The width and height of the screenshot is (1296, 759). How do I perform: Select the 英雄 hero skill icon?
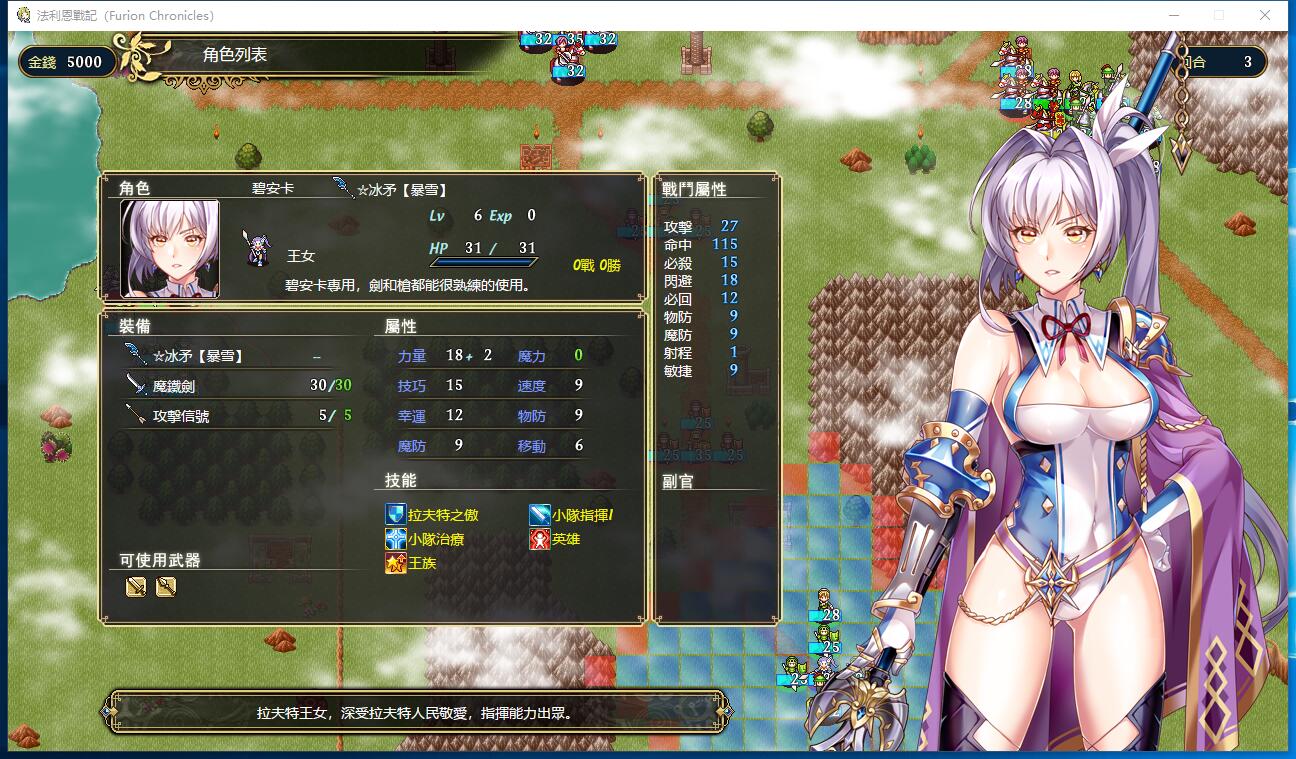click(x=538, y=539)
